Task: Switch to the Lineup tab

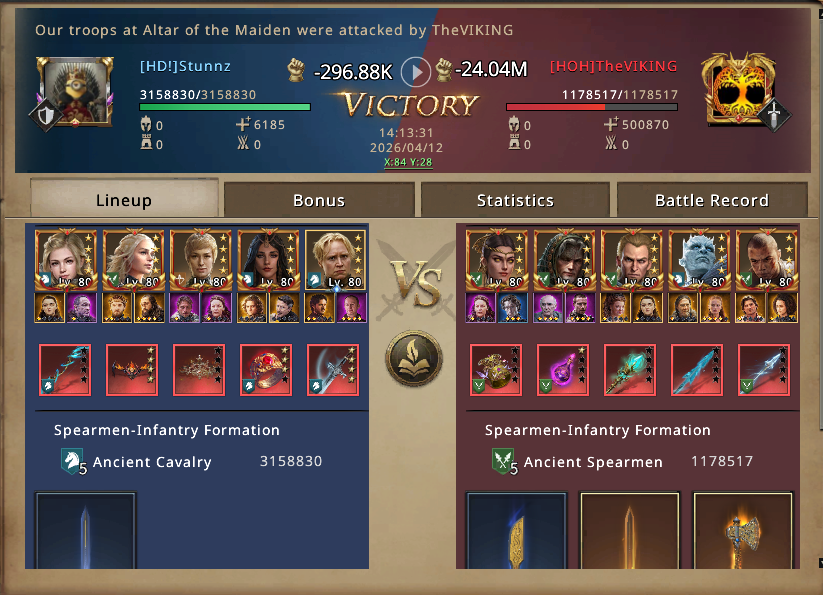Action: [124, 199]
